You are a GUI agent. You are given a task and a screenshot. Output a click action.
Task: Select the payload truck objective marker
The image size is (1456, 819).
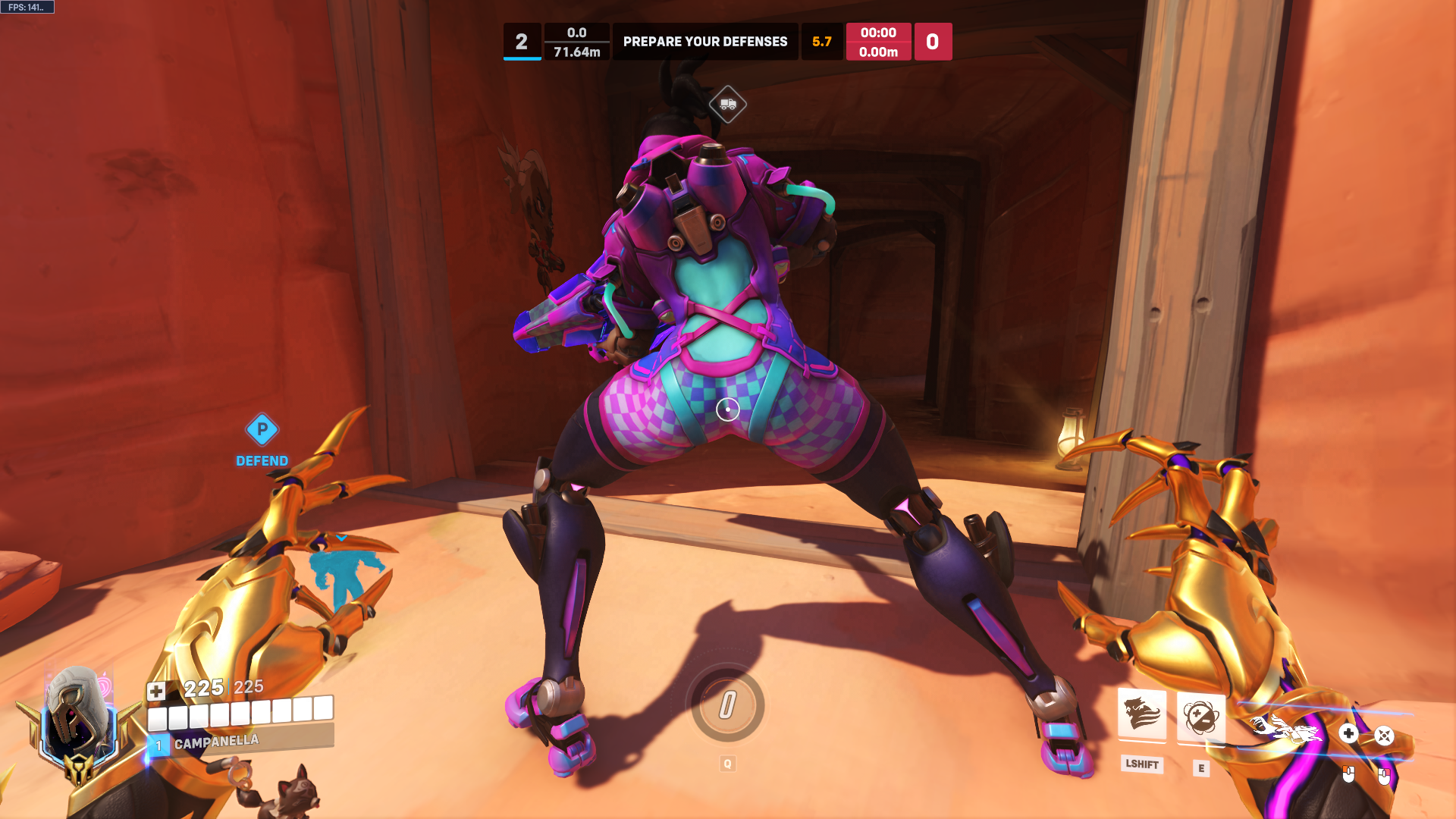point(728,105)
